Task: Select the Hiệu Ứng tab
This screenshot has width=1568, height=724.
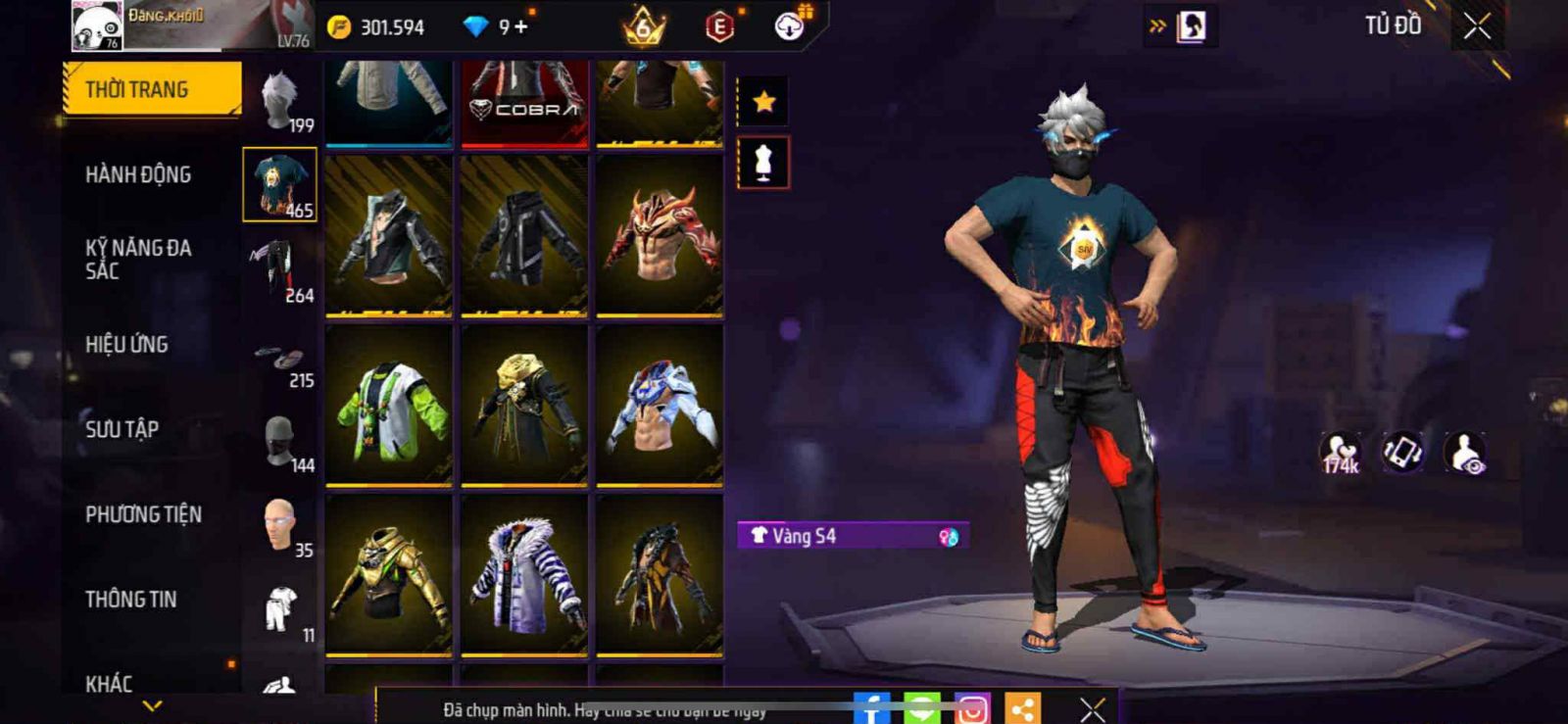Action: point(126,344)
